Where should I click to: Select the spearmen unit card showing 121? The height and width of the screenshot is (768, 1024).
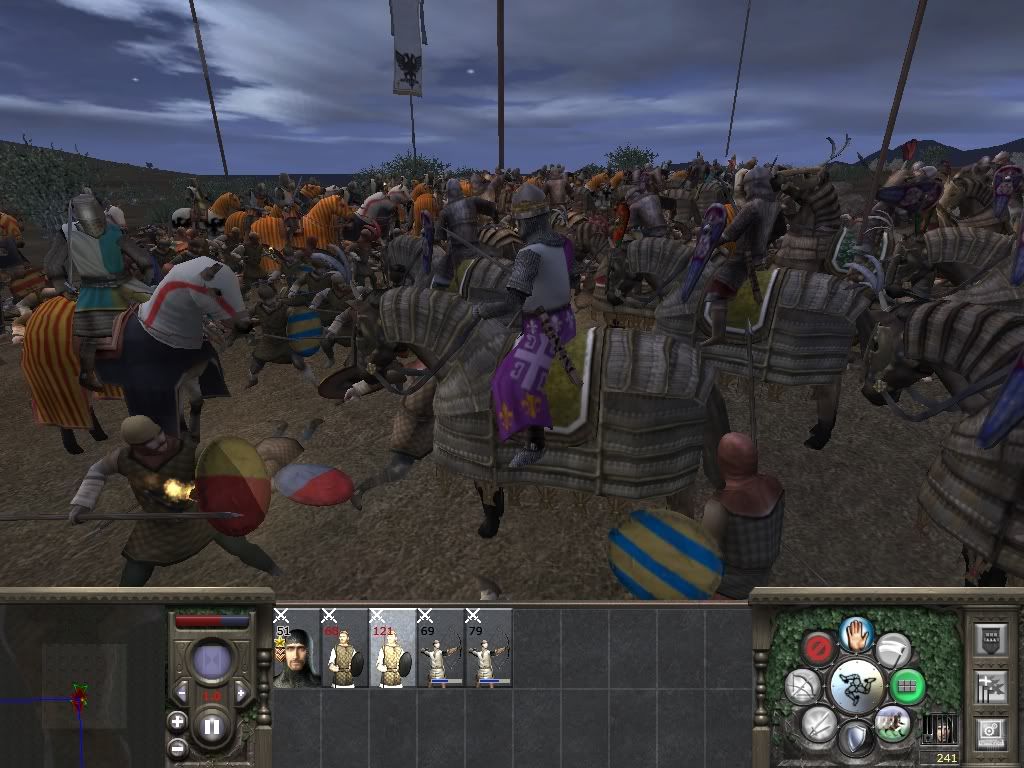(392, 648)
